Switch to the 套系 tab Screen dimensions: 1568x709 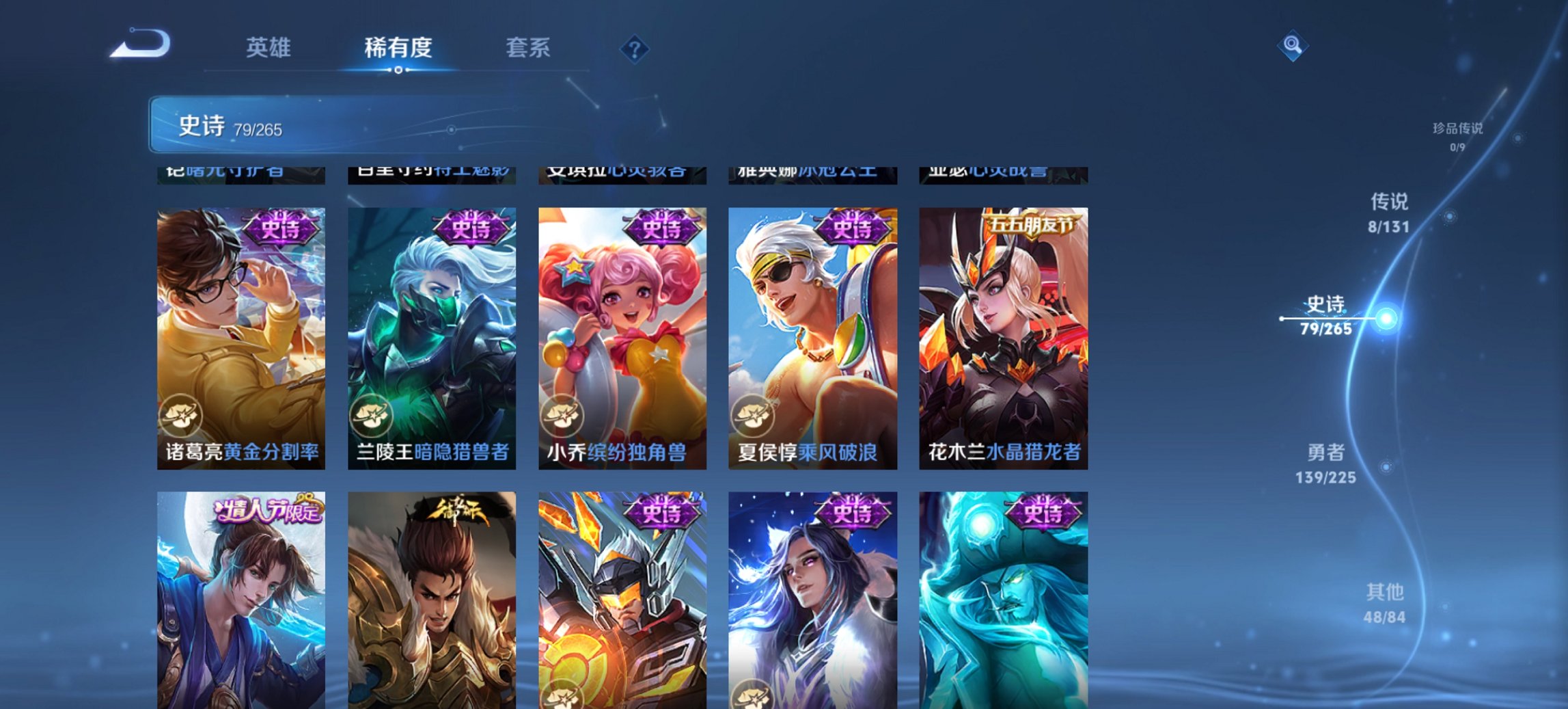(x=528, y=47)
